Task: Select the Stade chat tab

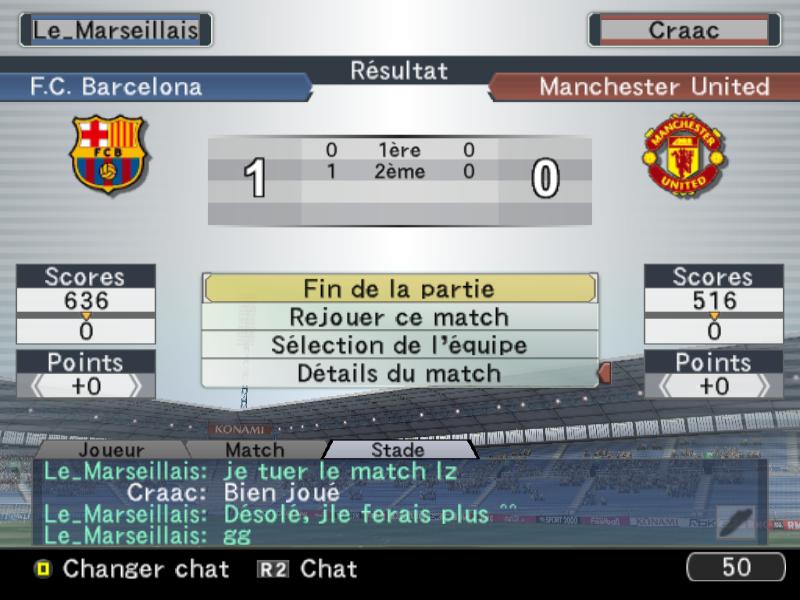Action: tap(397, 451)
